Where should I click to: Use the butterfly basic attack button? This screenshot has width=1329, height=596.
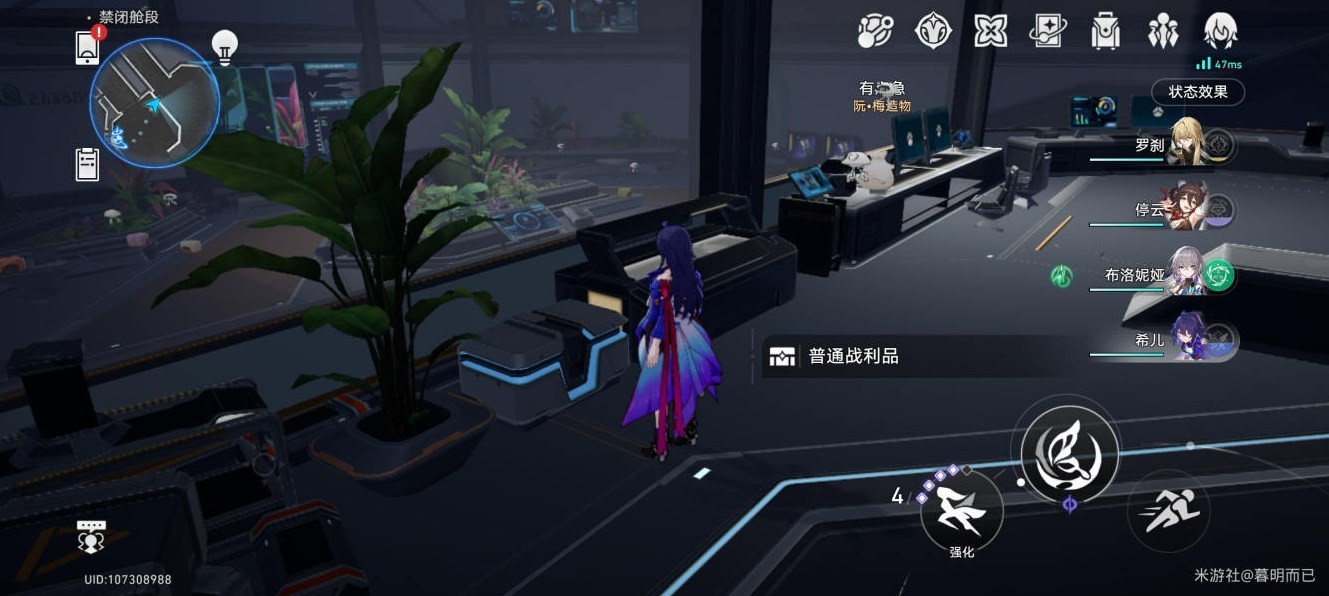pos(1069,451)
